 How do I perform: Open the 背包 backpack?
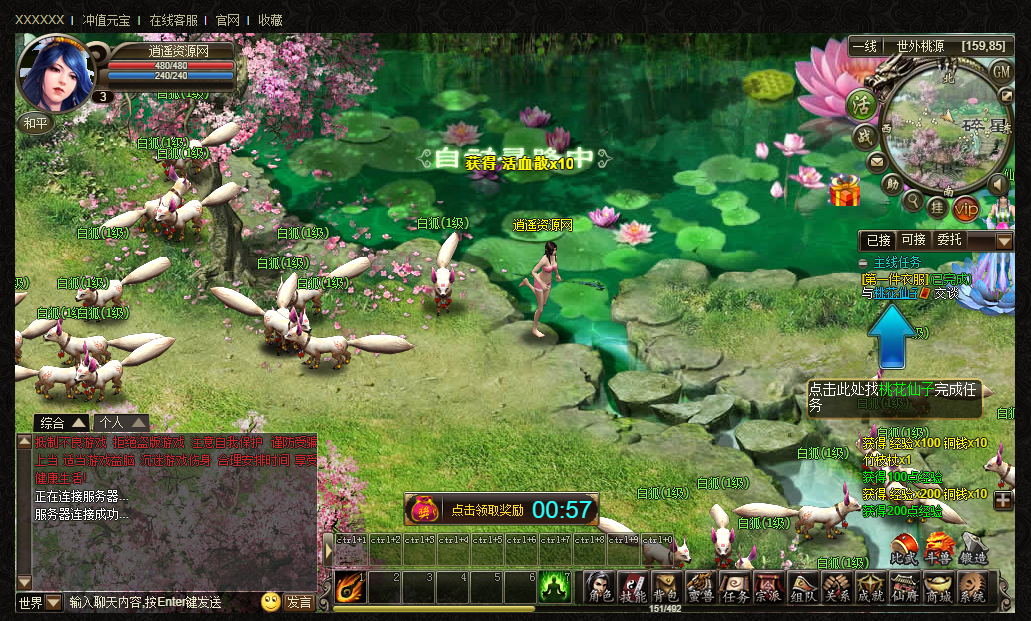coord(666,587)
